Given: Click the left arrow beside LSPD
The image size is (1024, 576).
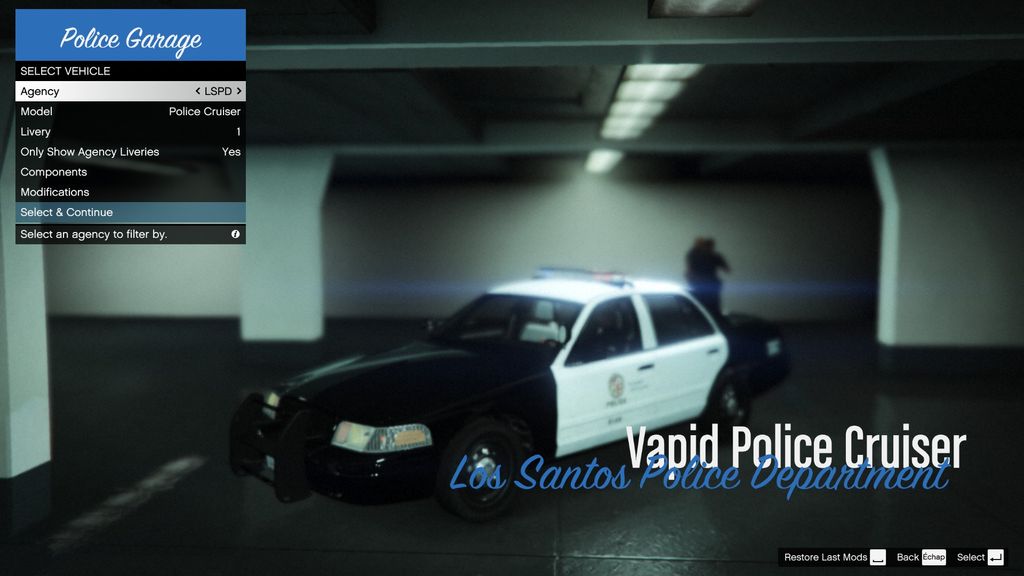Looking at the screenshot, I should click(198, 91).
